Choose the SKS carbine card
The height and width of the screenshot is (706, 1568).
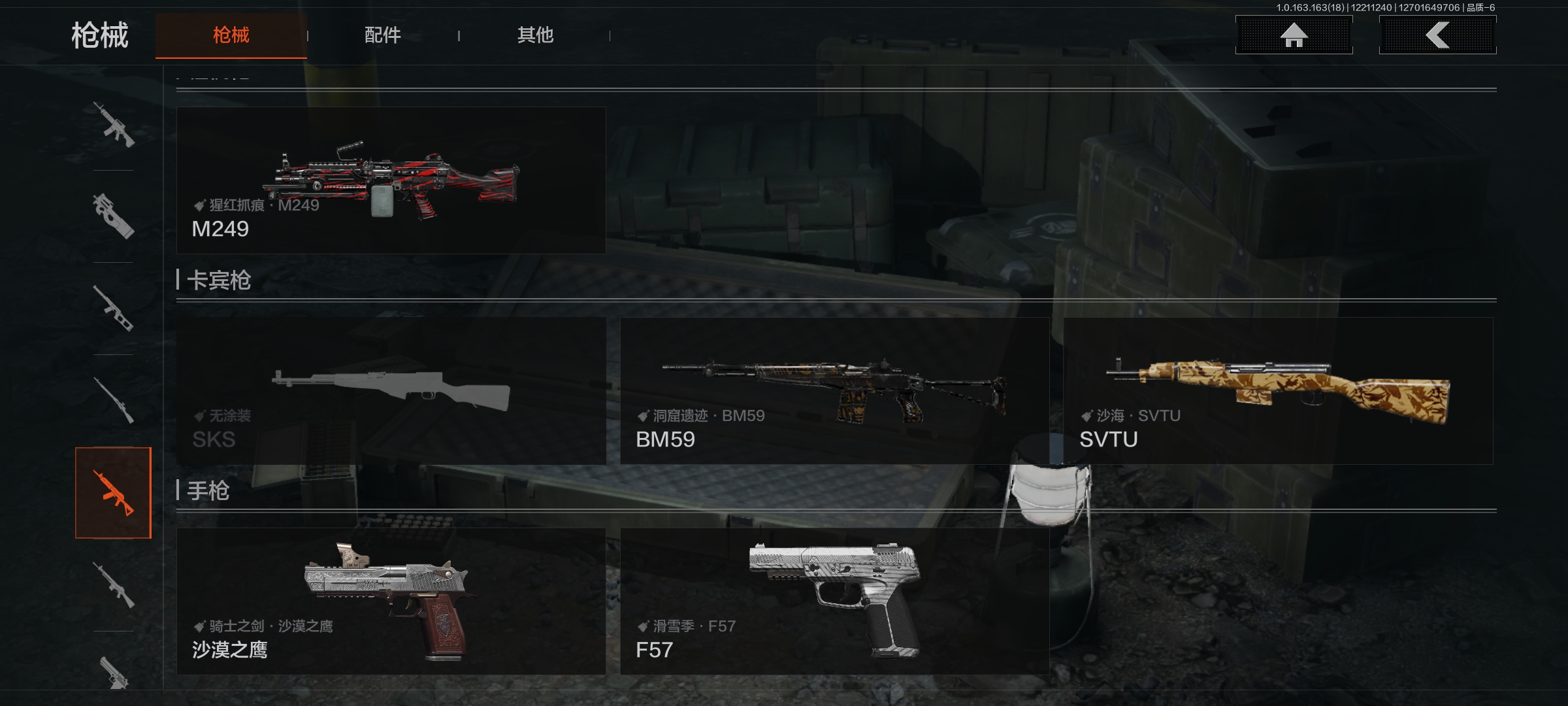click(391, 391)
